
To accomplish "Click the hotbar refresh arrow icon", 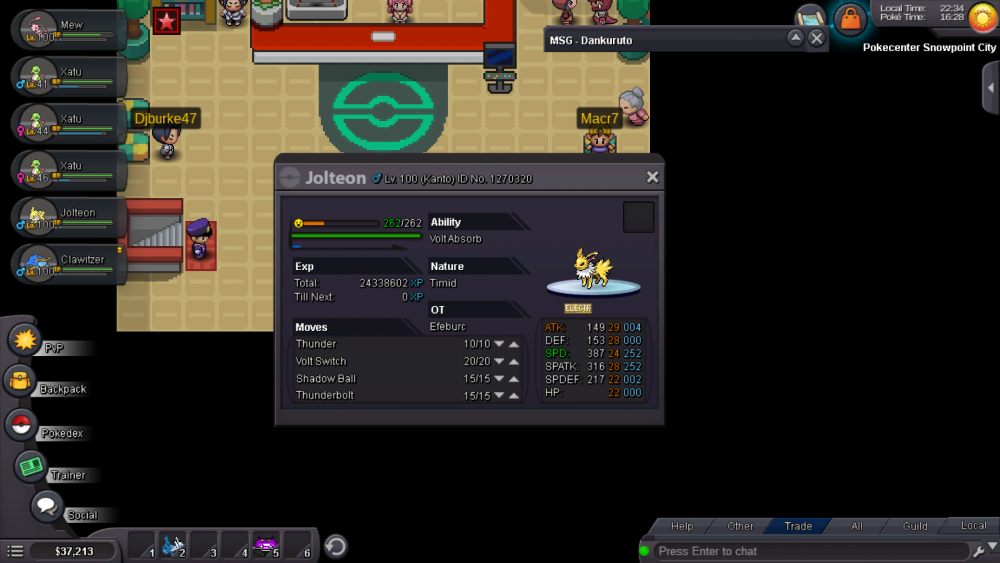I will click(337, 546).
